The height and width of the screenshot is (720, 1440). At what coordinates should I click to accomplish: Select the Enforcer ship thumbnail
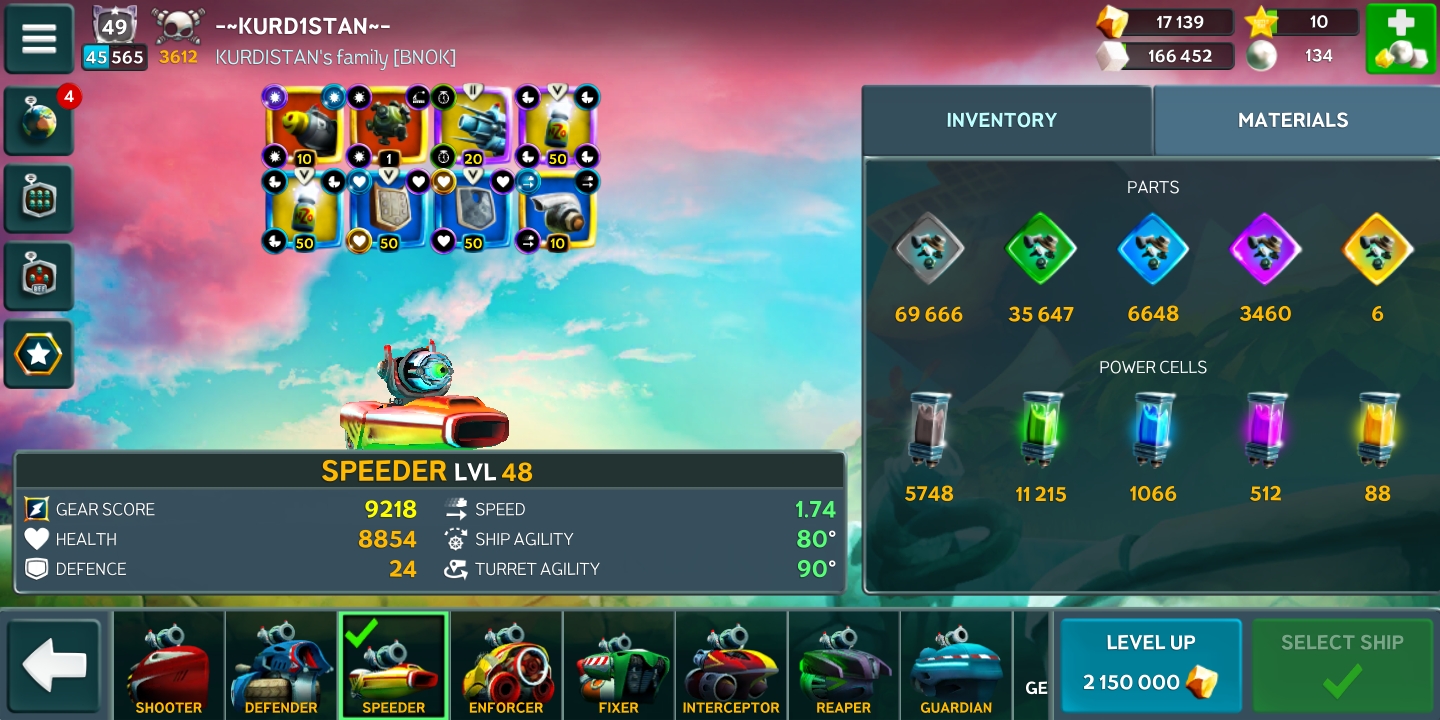tap(506, 666)
